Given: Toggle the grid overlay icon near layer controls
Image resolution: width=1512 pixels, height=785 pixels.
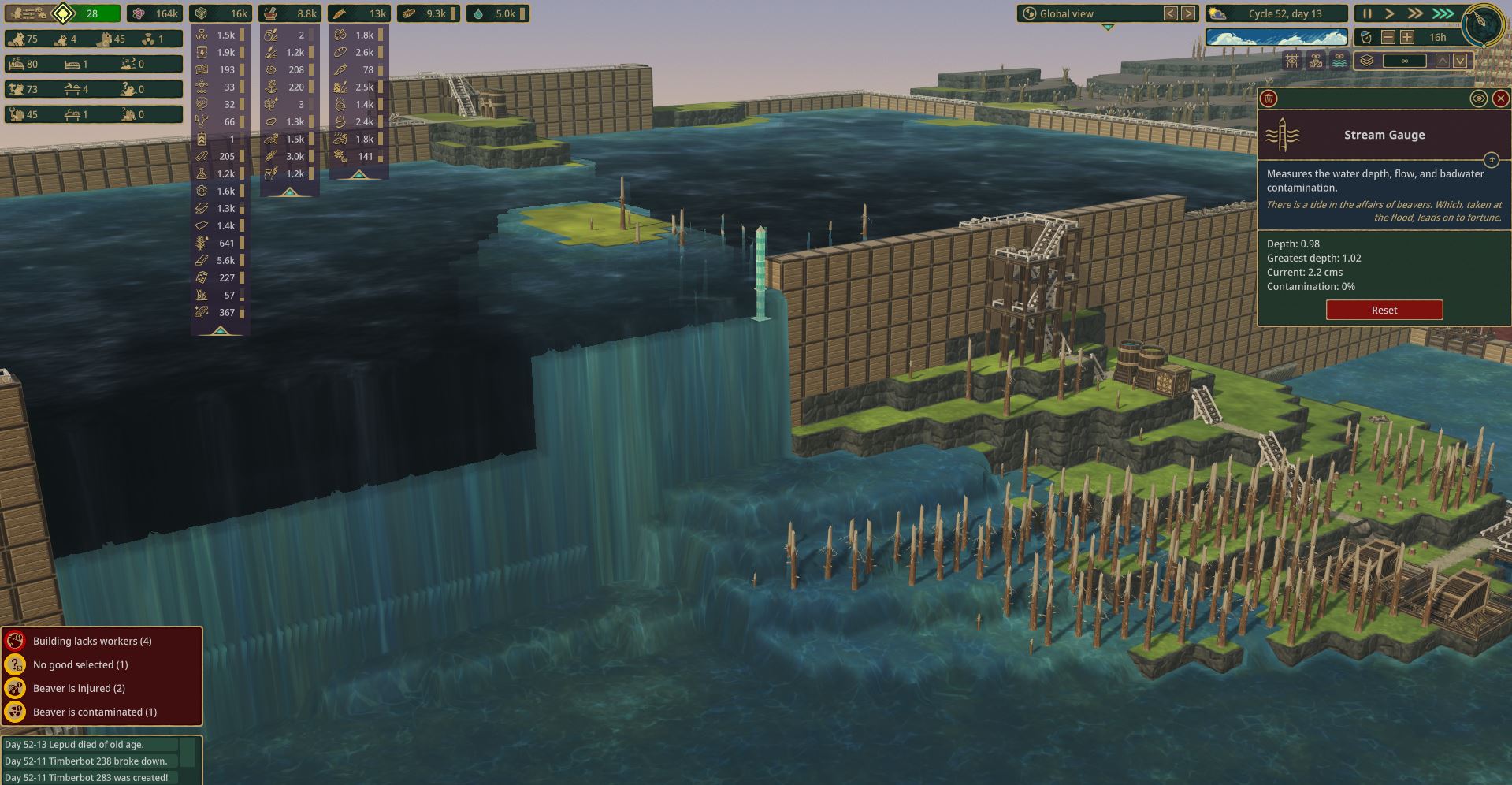Looking at the screenshot, I should 1292,61.
